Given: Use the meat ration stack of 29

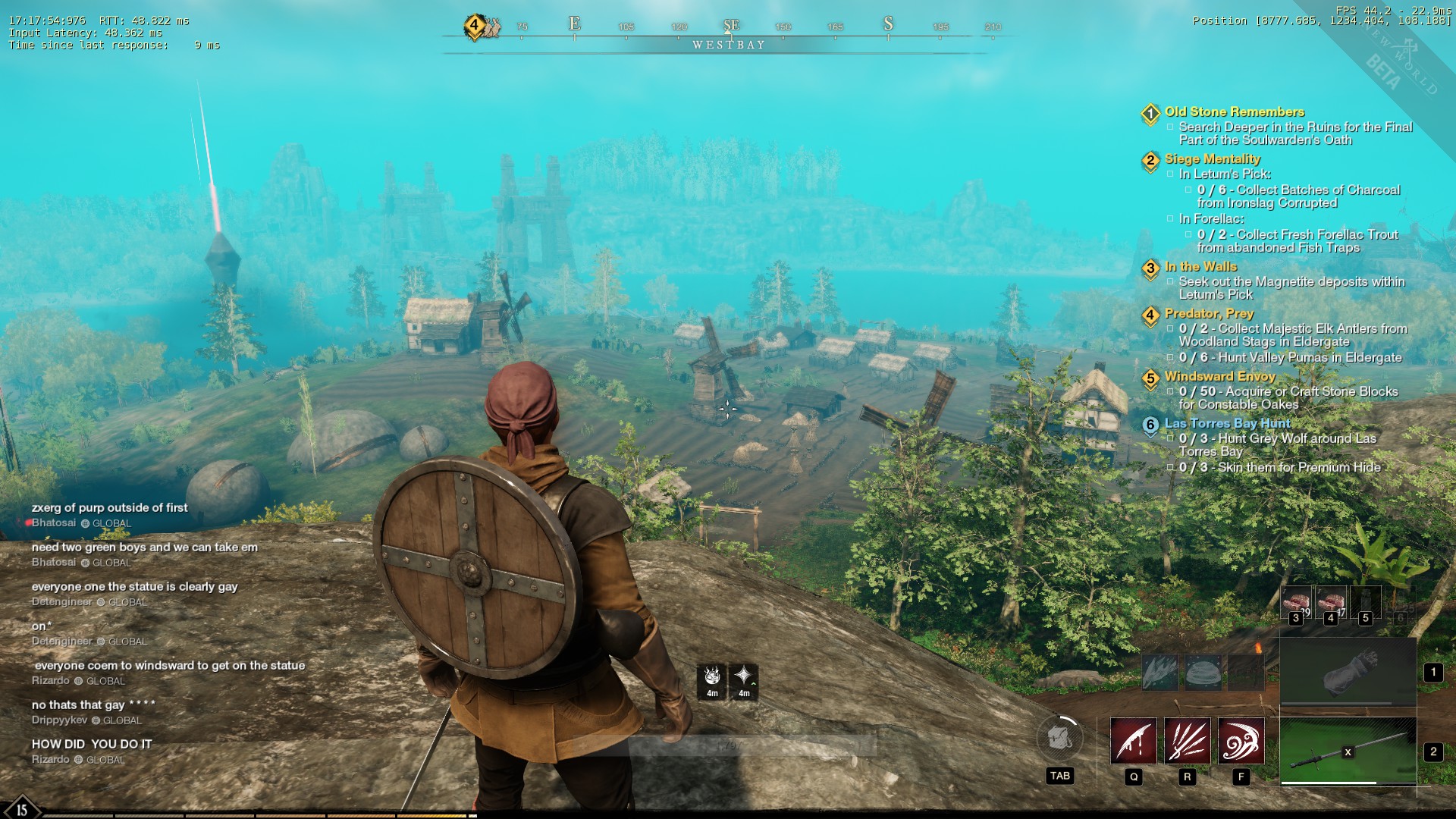Looking at the screenshot, I should click(1296, 603).
